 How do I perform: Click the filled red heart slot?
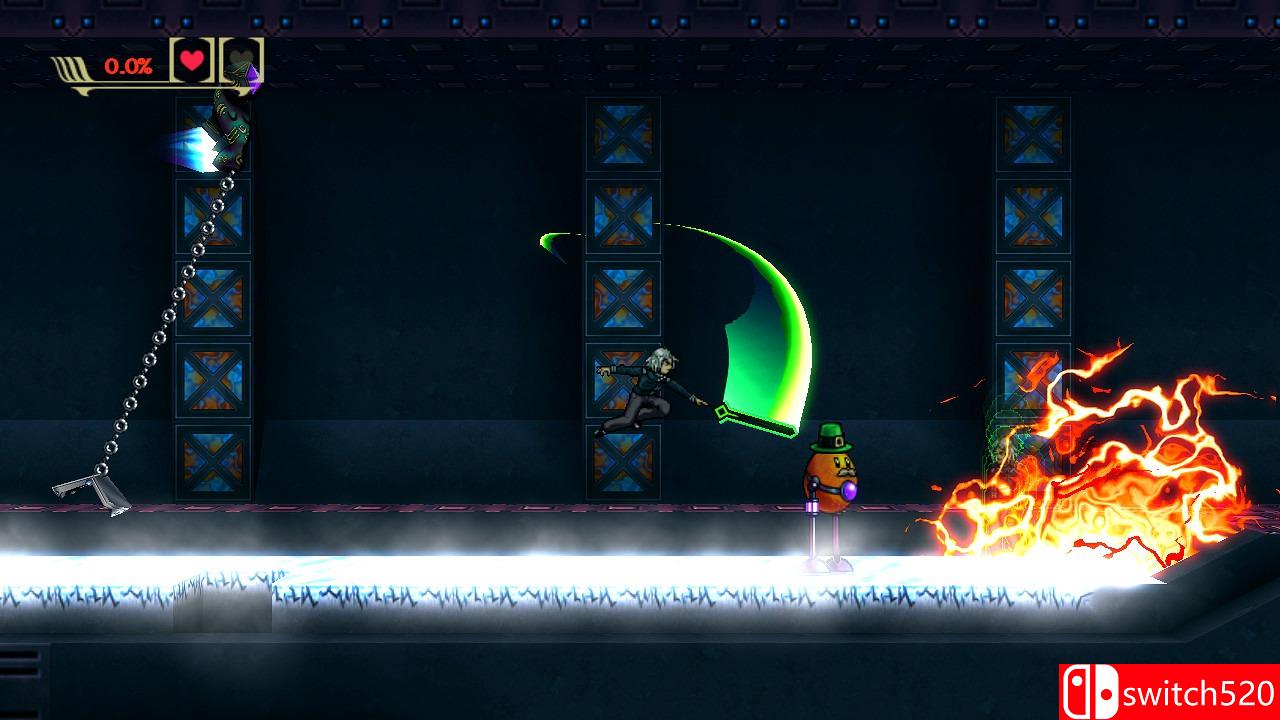[x=192, y=60]
